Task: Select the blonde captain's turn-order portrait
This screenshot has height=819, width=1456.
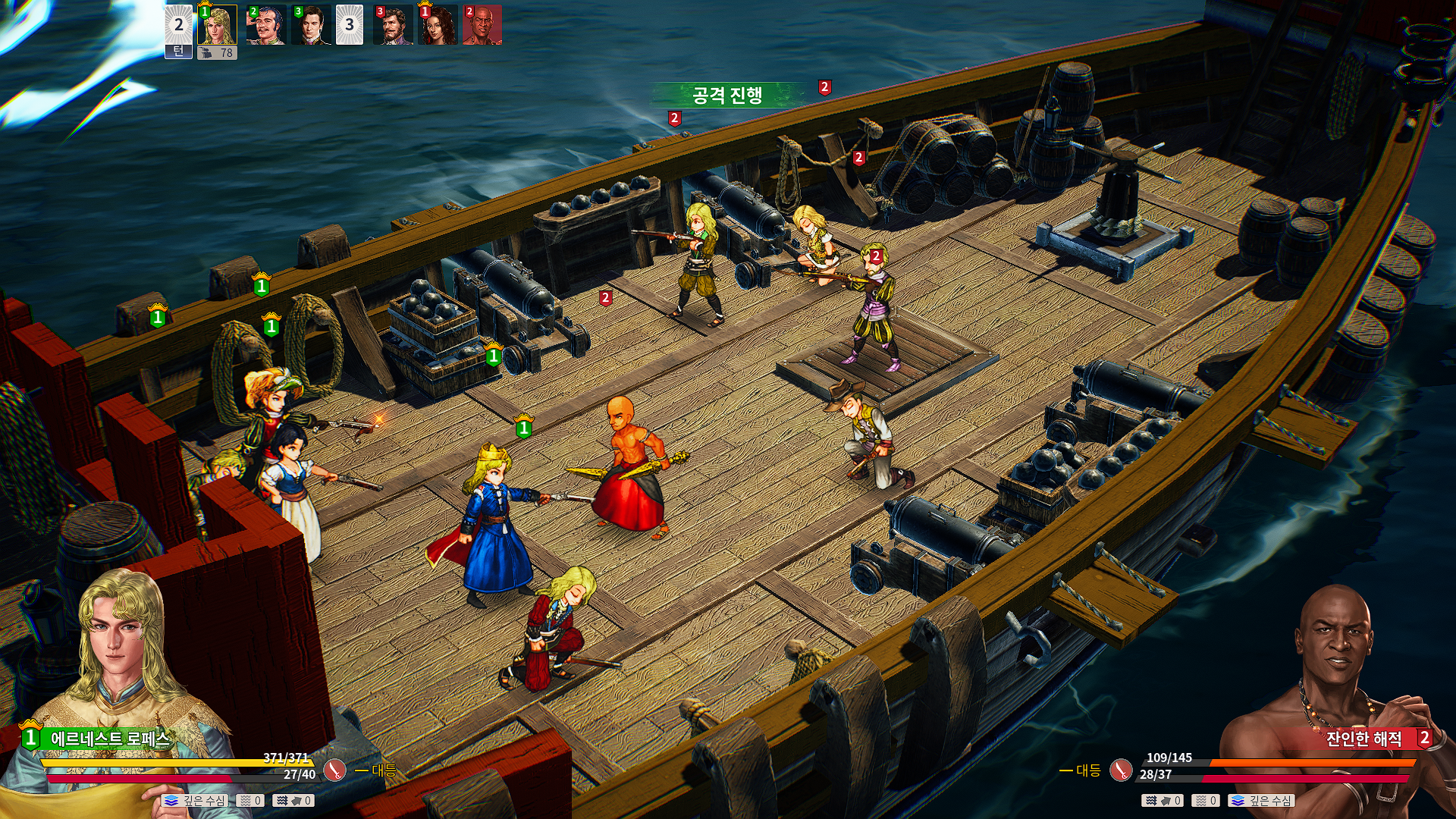Action: [x=218, y=25]
